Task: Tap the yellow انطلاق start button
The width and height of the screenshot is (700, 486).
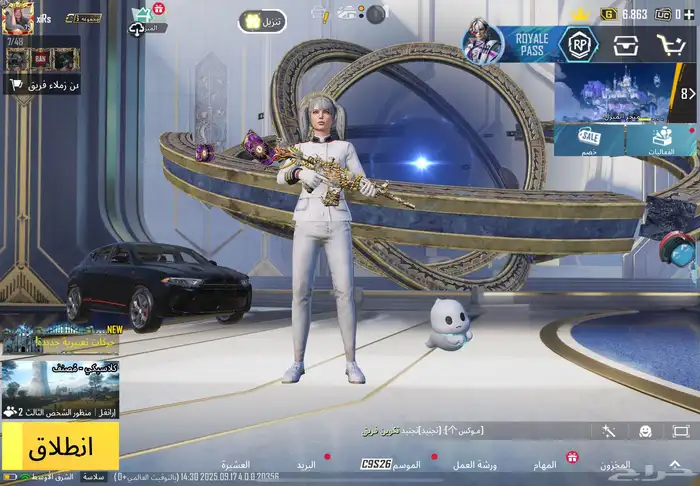Action: pos(59,445)
